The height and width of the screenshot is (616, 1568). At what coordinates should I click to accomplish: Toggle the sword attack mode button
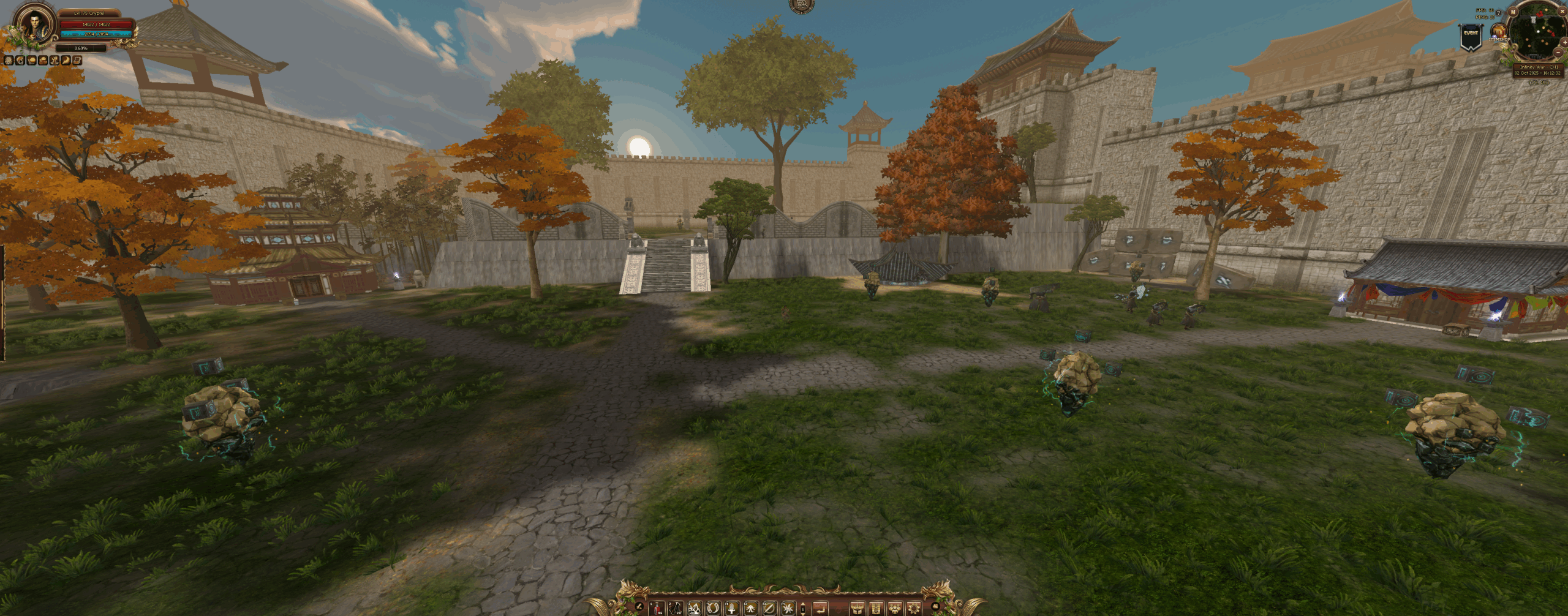[x=639, y=607]
